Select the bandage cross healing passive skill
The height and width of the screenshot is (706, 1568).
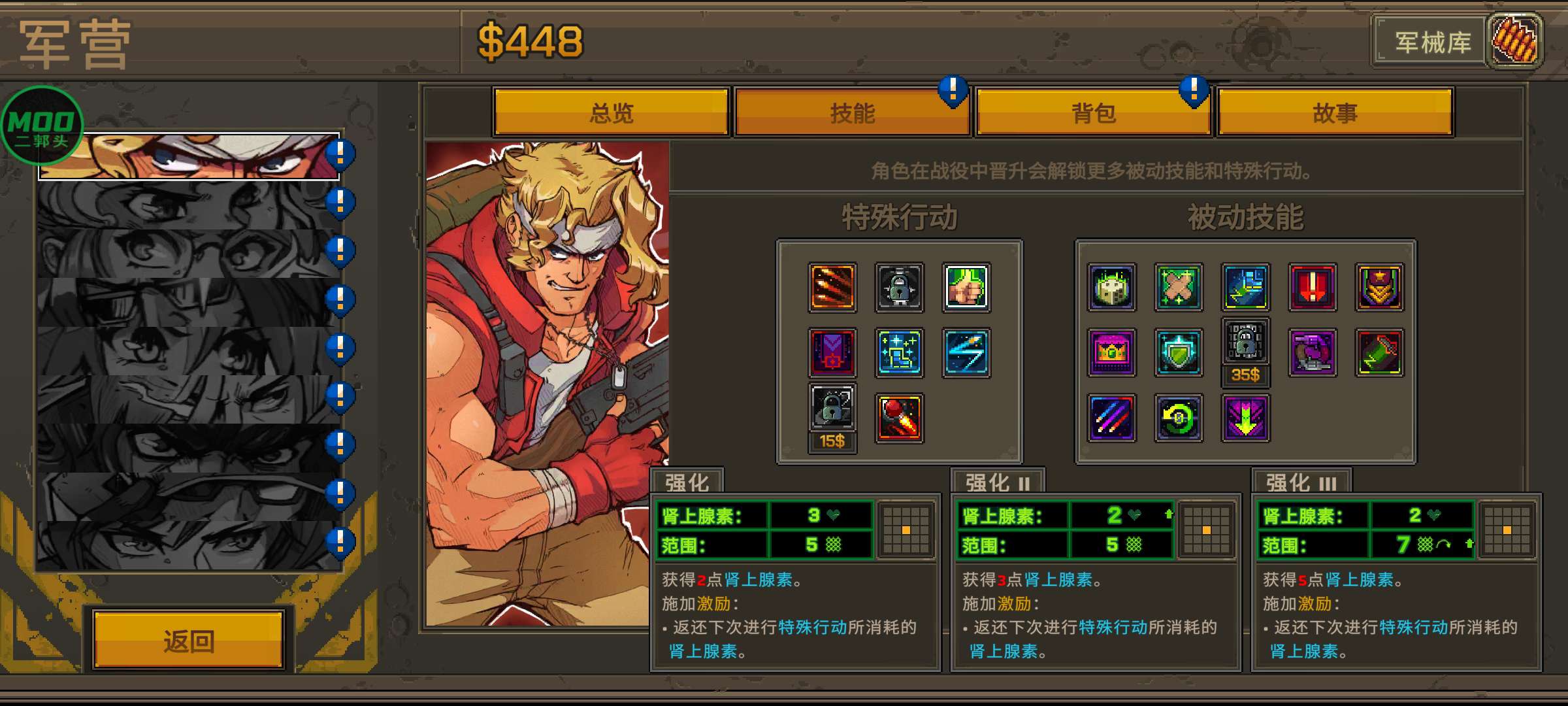click(x=1179, y=288)
